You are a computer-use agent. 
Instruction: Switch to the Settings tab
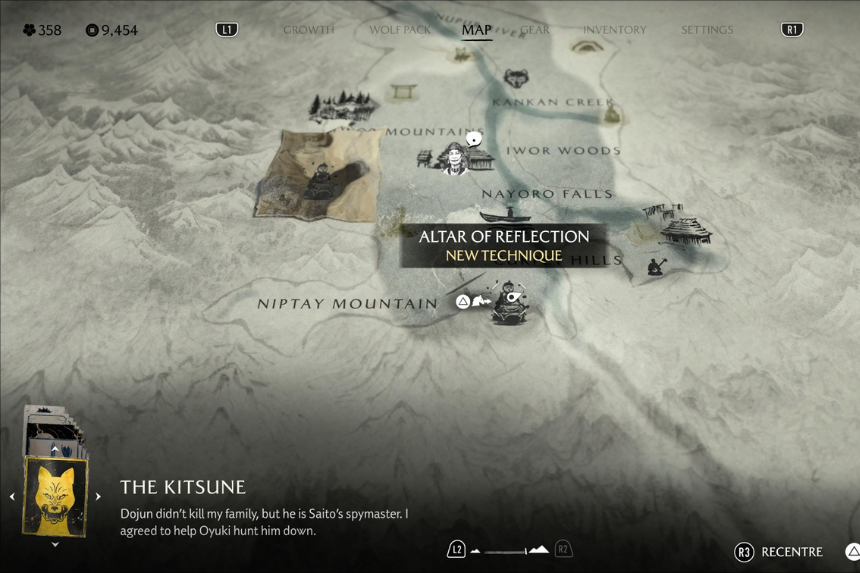(x=707, y=30)
